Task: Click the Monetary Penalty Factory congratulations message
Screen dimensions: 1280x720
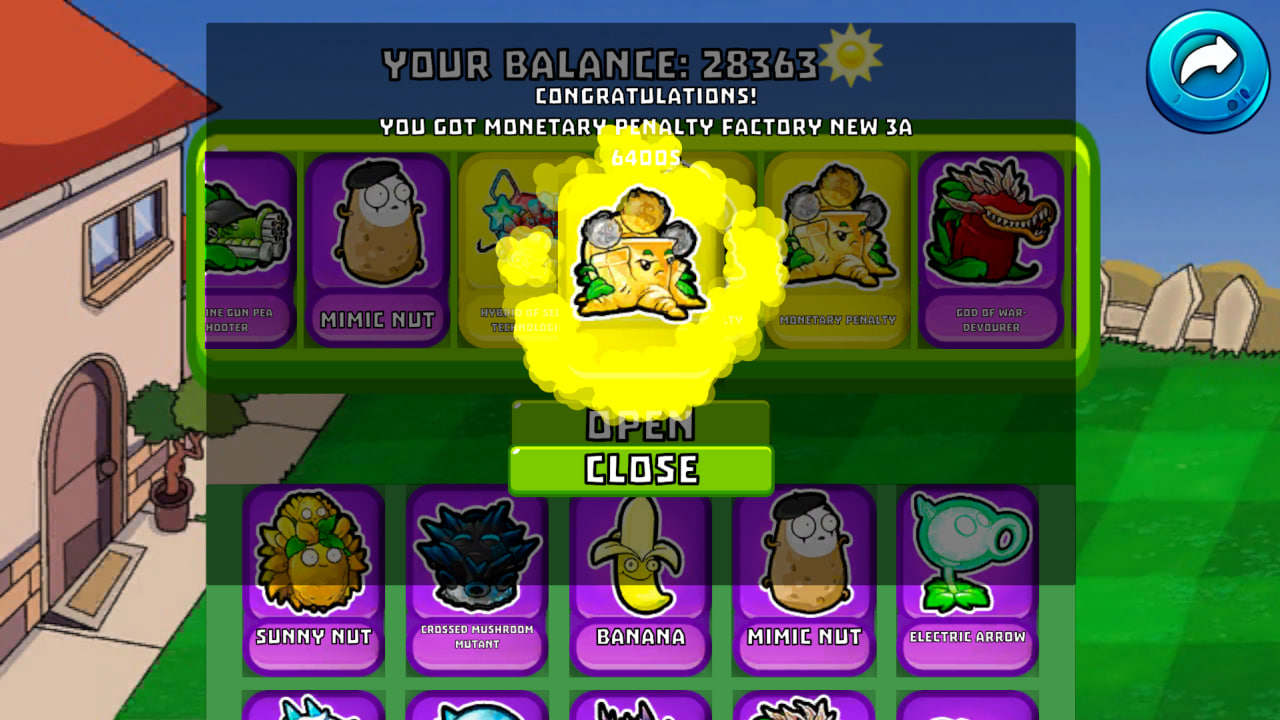Action: [x=640, y=128]
